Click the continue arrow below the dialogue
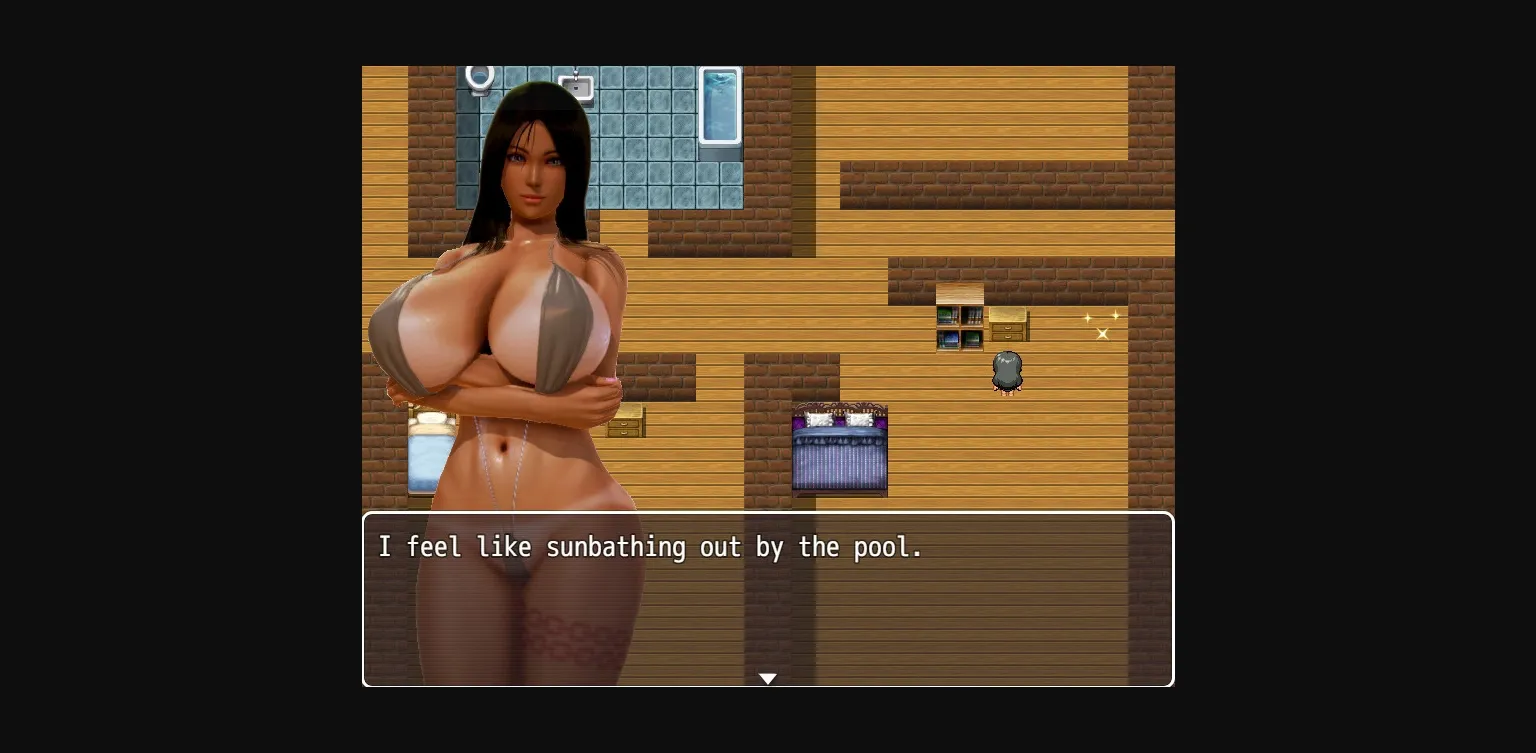 click(767, 679)
